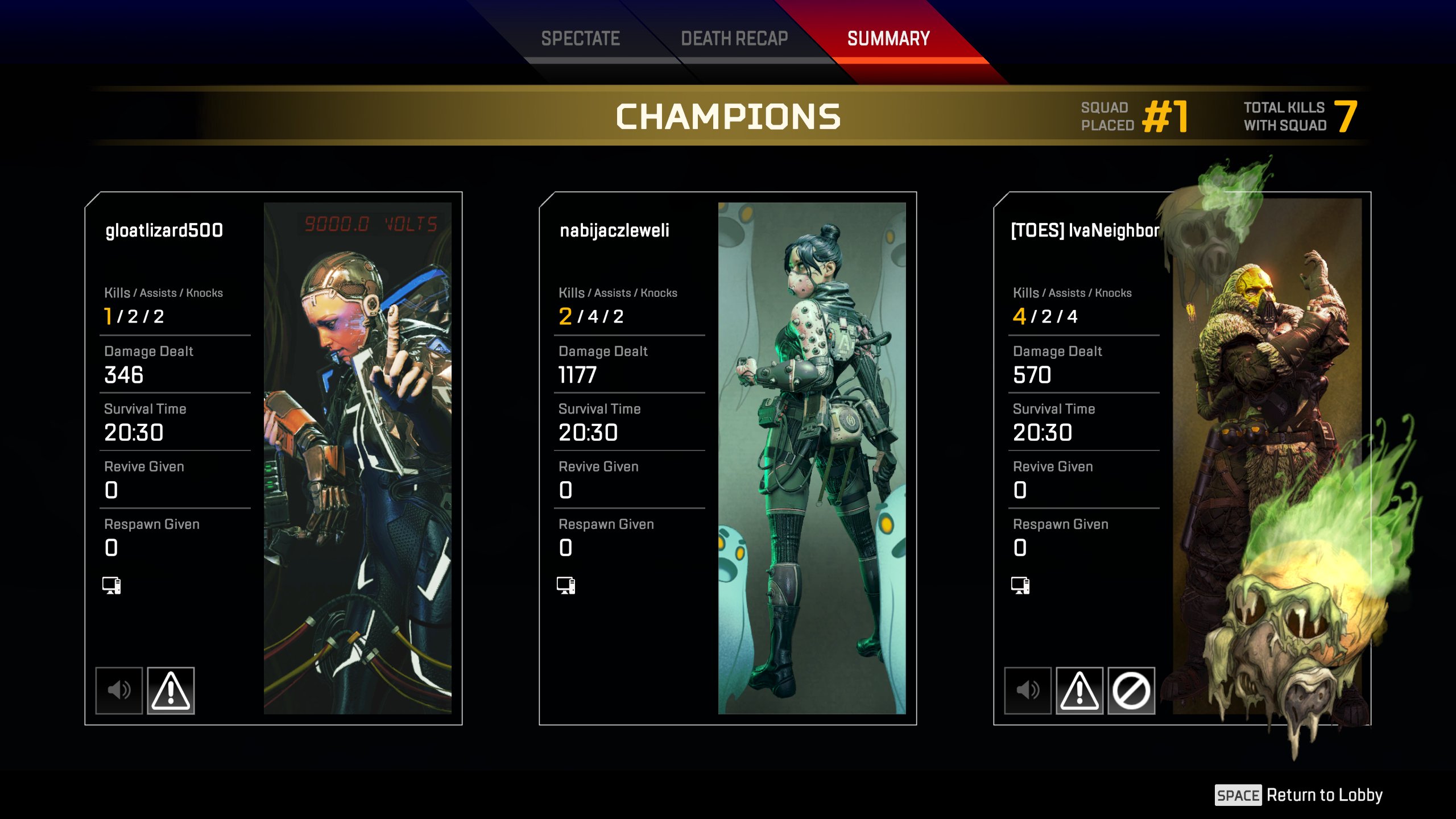
Task: Block player [TOES] IvaNeighbor
Action: [1131, 690]
